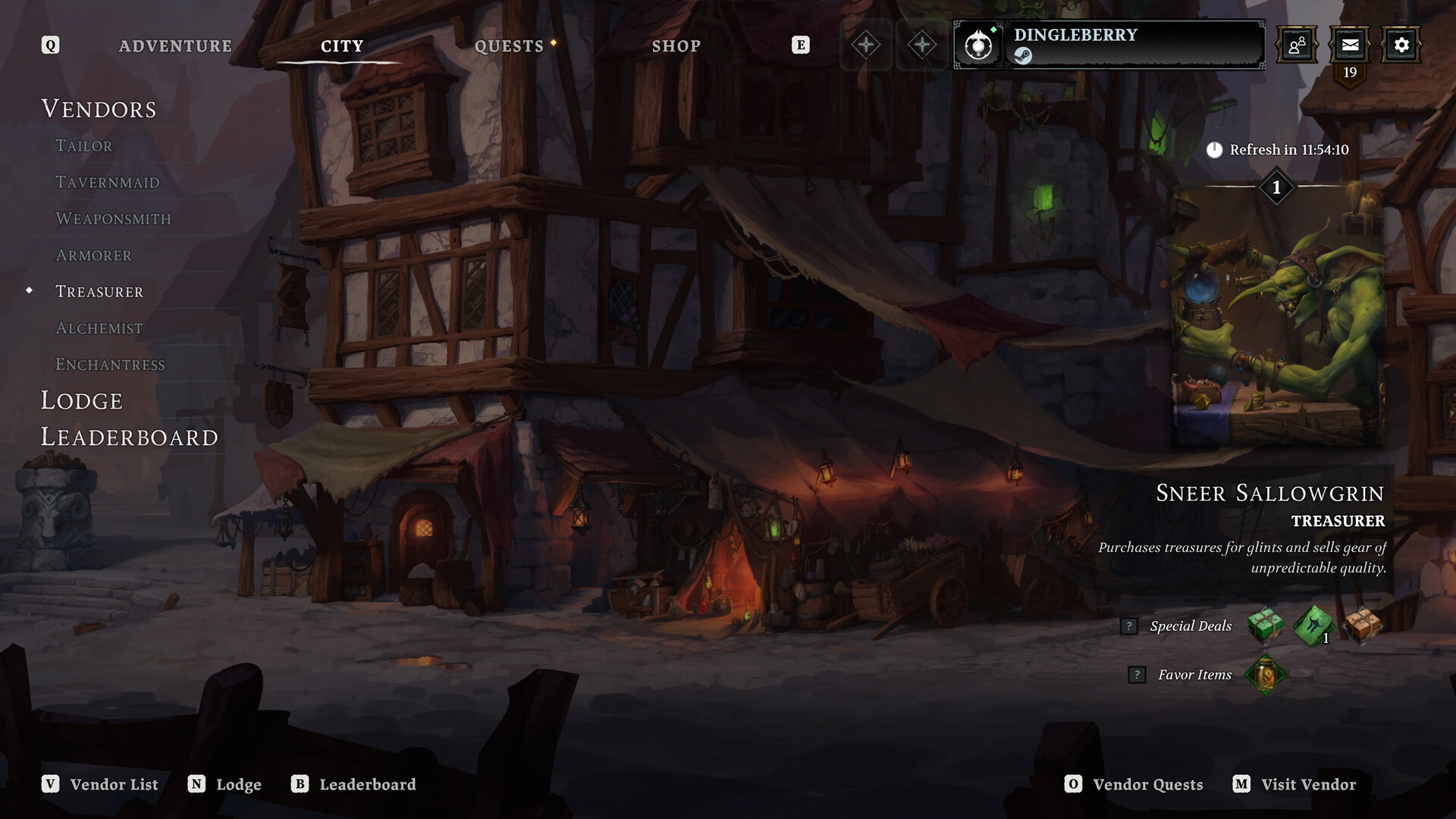Screen dimensions: 1456x819
Task: Open the Dingleberry player profile
Action: click(x=1109, y=45)
